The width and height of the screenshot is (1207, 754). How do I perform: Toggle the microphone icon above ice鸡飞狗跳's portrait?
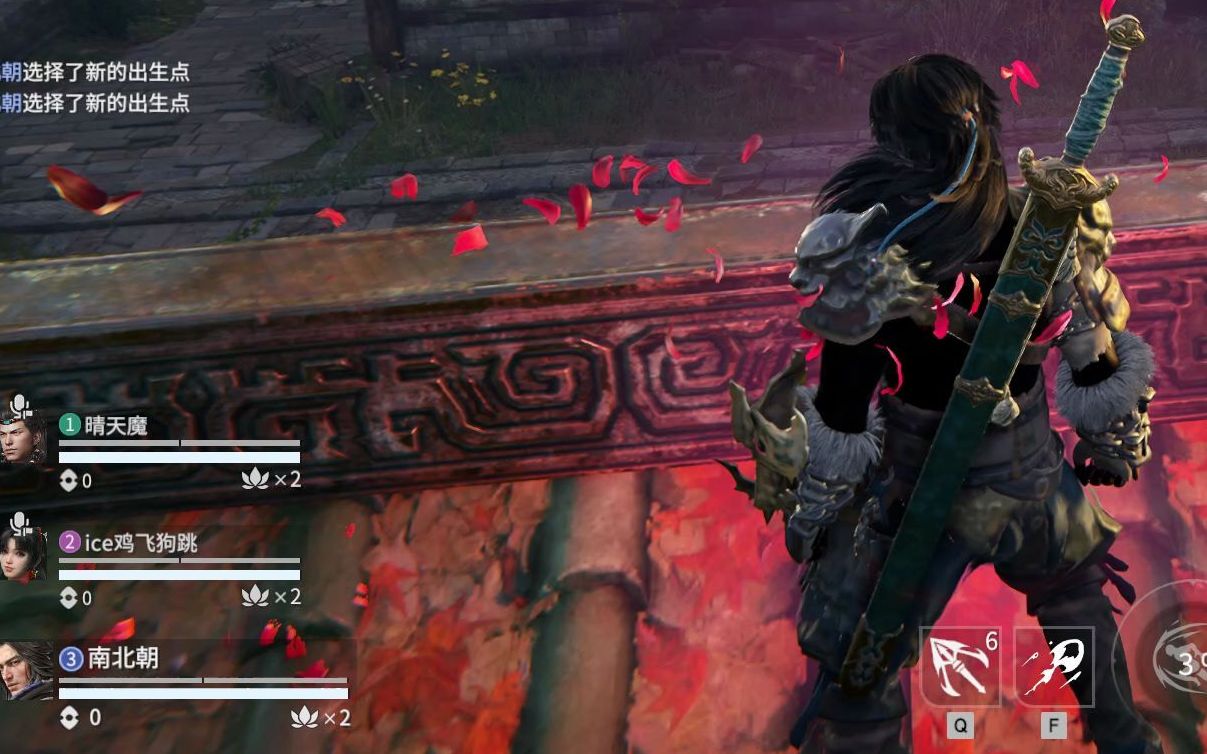pyautogui.click(x=20, y=521)
